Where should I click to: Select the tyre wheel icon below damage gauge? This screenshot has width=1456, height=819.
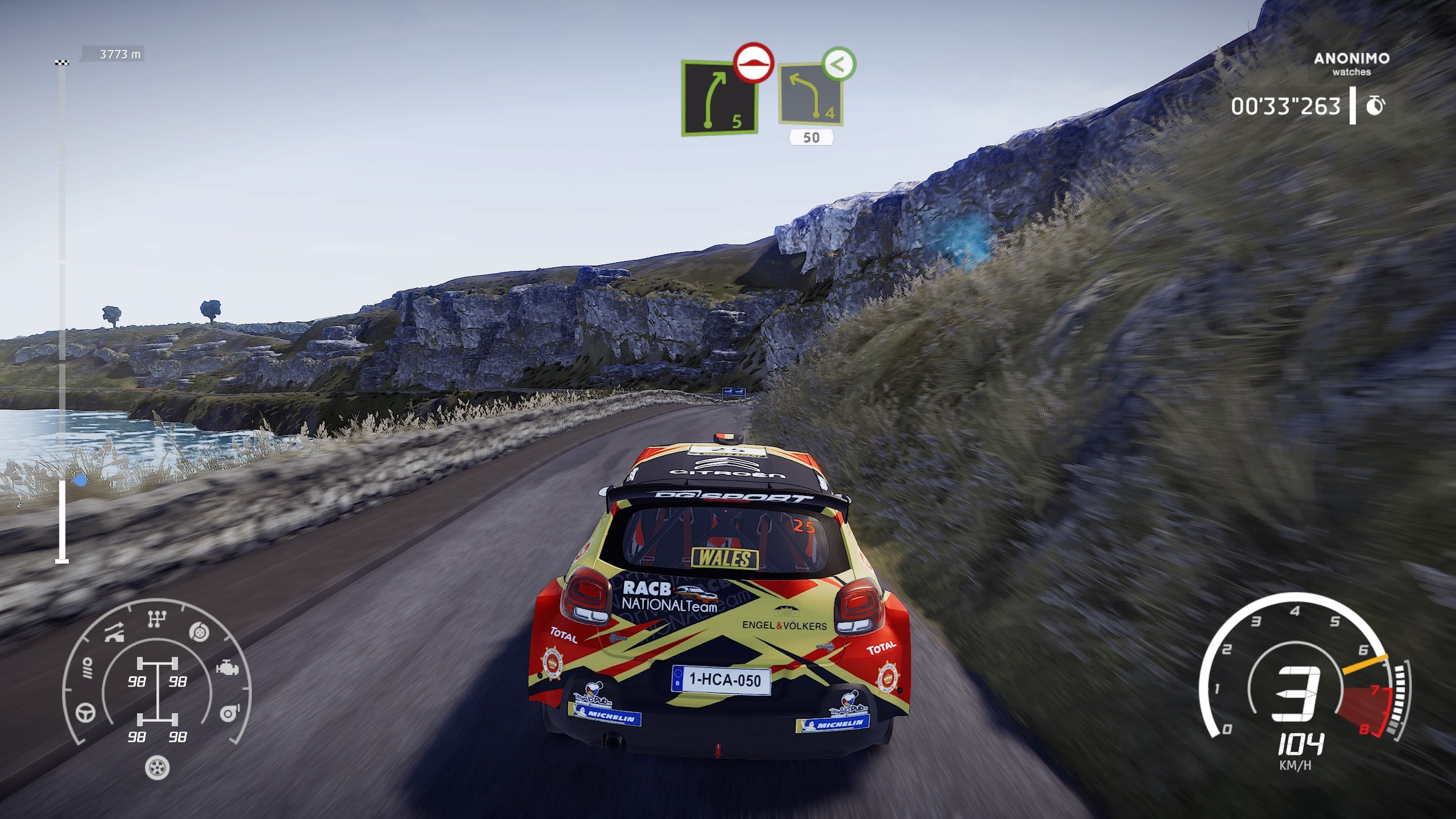pyautogui.click(x=157, y=767)
